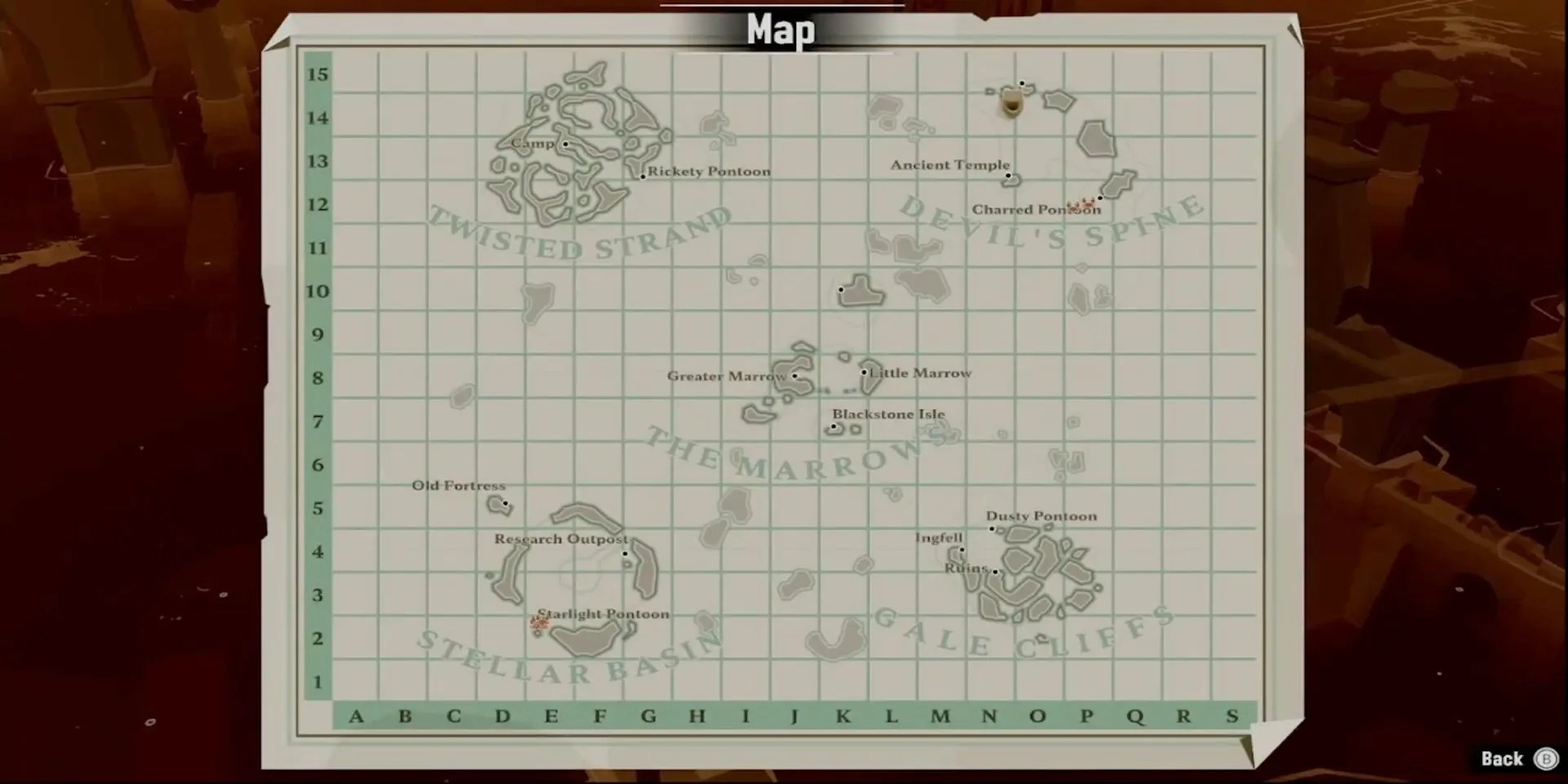Select the red crab icon near Starlight Pontoon
1568x784 pixels.
click(539, 623)
